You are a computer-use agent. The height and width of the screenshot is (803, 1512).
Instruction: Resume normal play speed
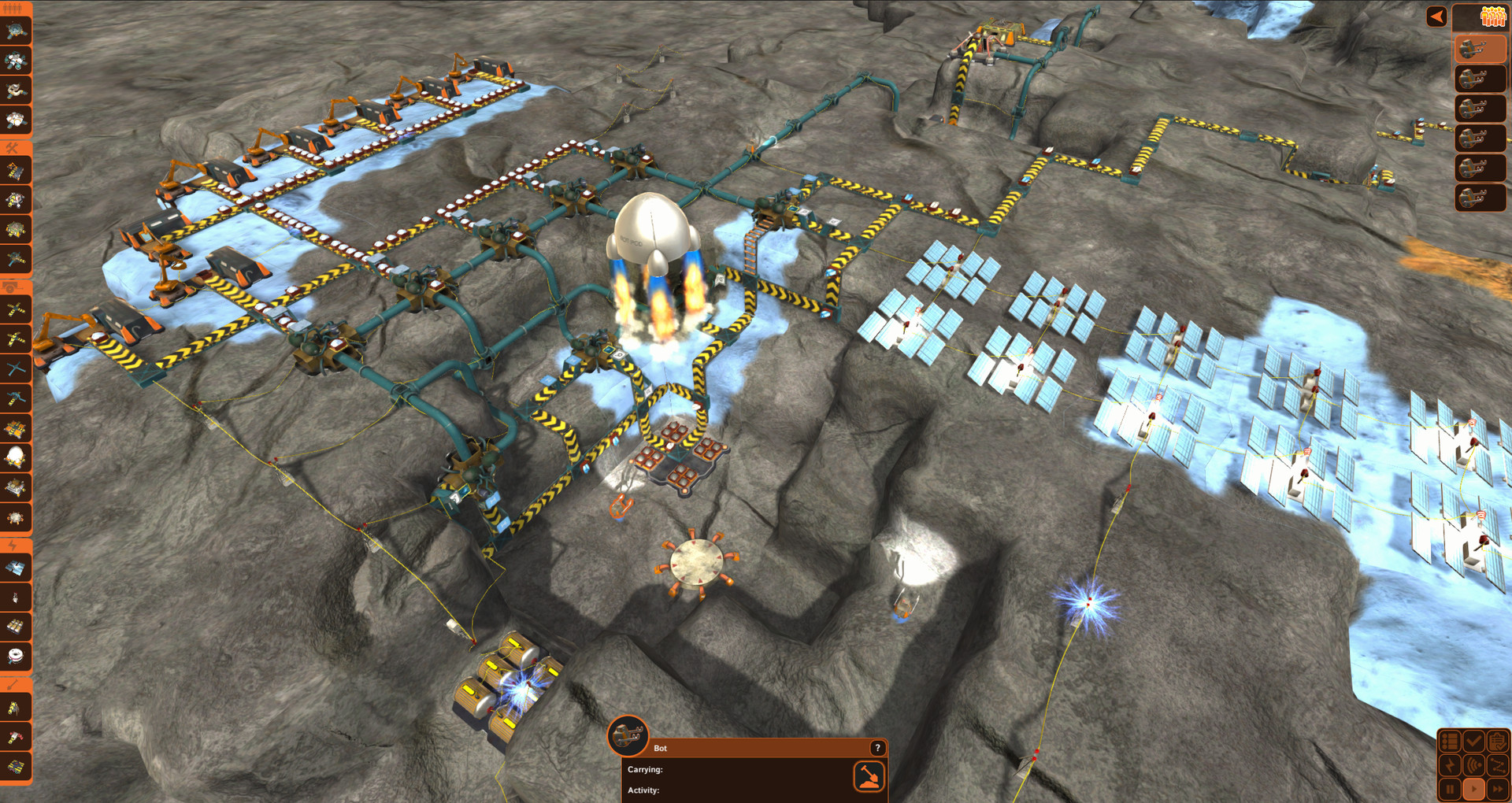[1473, 788]
